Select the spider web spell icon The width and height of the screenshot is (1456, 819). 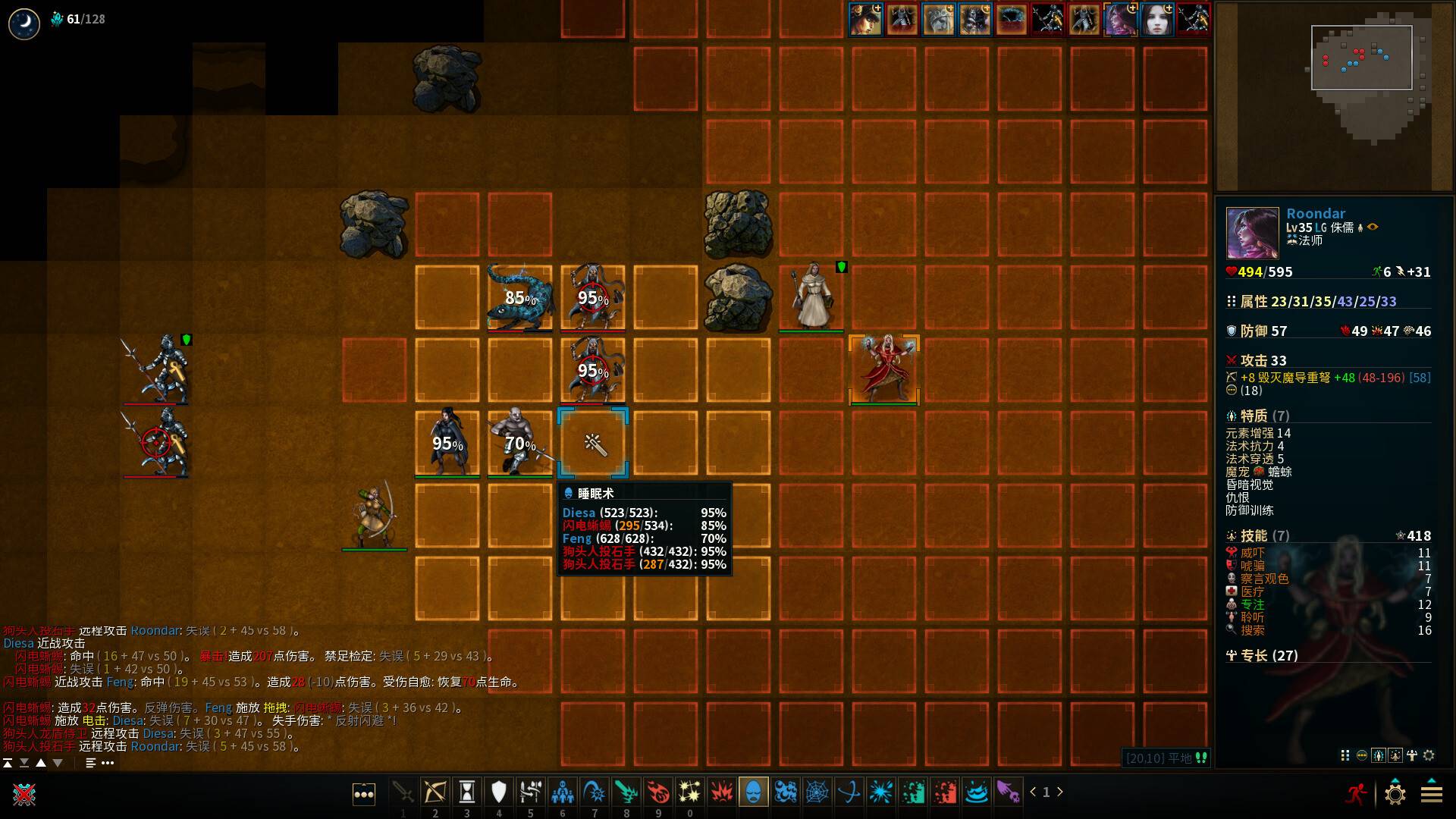[817, 792]
